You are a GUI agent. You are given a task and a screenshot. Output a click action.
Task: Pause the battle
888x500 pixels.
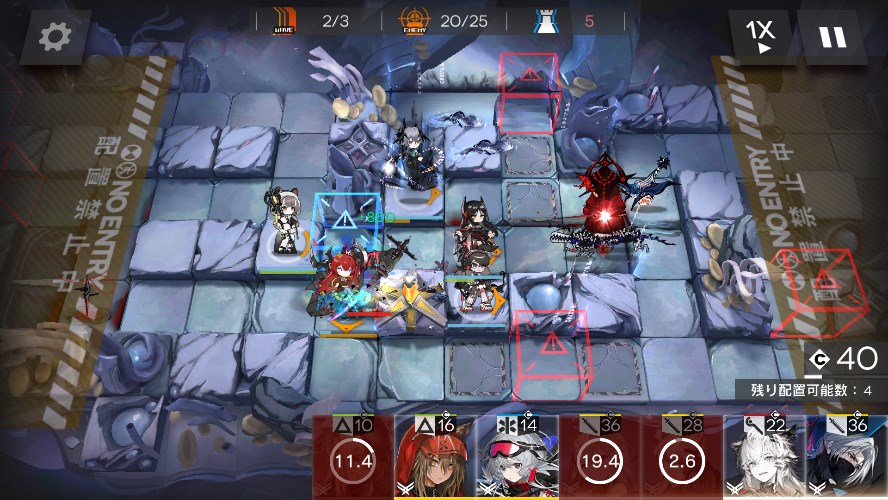[832, 37]
